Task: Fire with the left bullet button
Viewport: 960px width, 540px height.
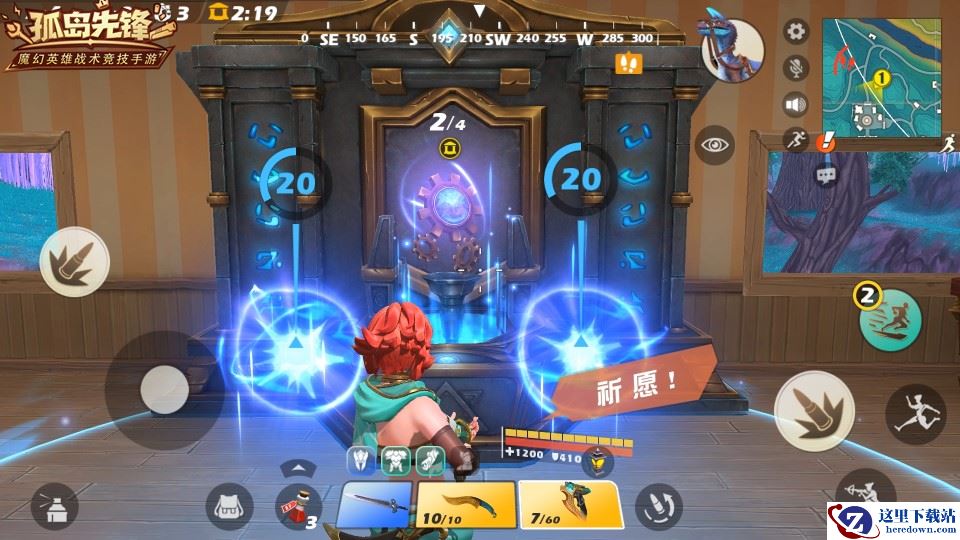Action: [74, 261]
